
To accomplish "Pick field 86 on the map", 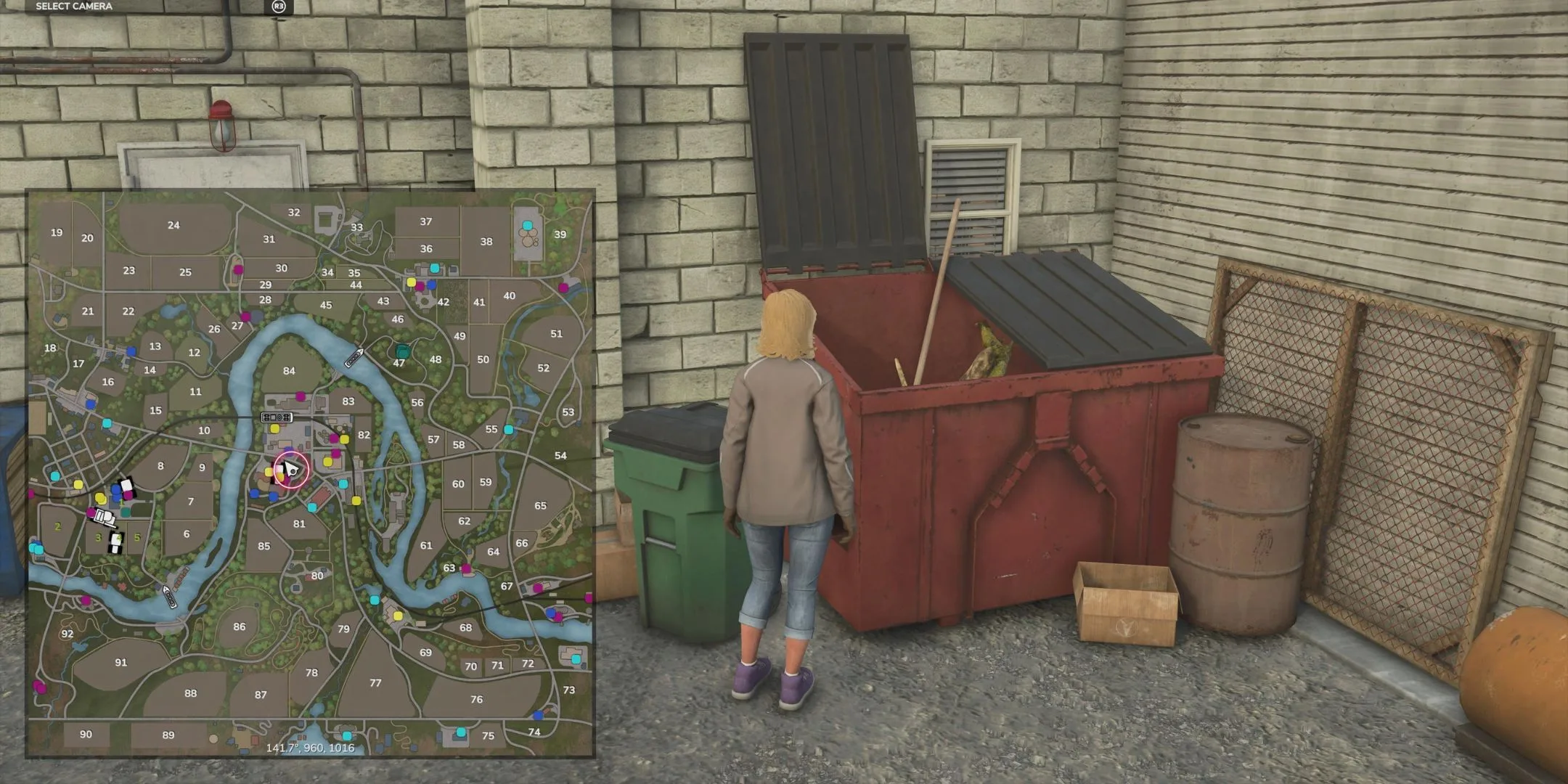I will [240, 626].
